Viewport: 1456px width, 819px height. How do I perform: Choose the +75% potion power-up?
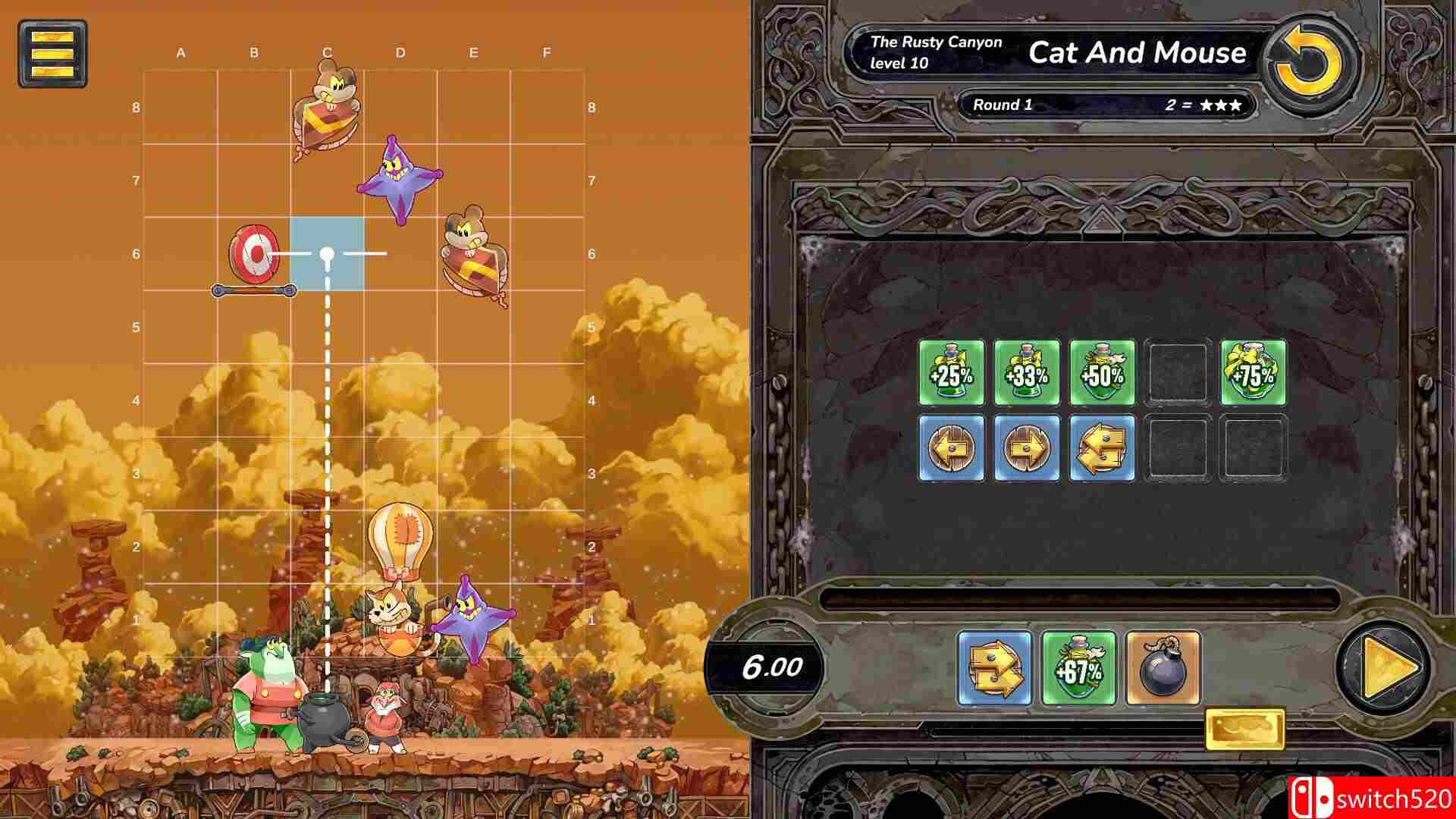click(x=1254, y=373)
